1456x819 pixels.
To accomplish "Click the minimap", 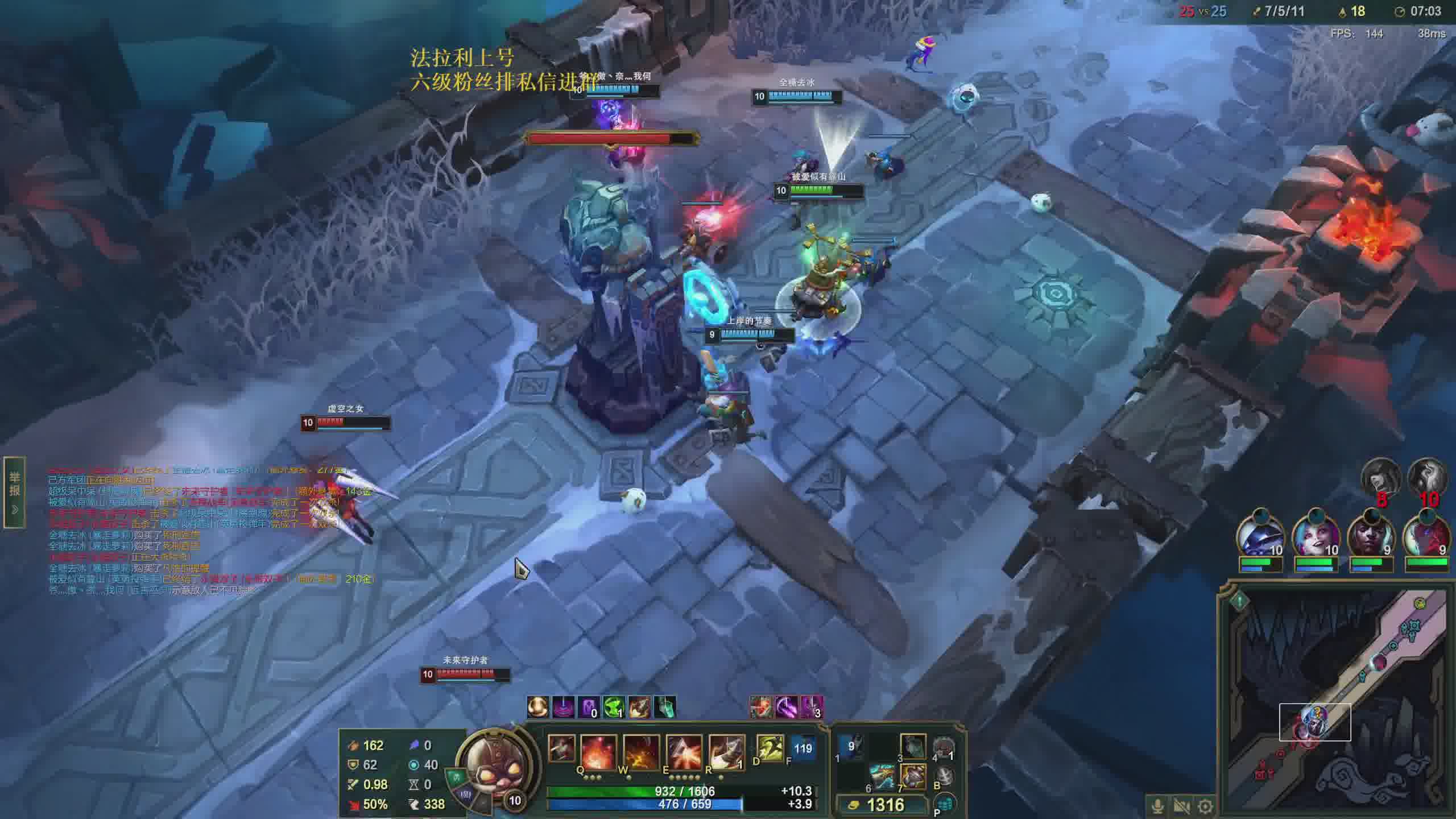I will (1337, 700).
